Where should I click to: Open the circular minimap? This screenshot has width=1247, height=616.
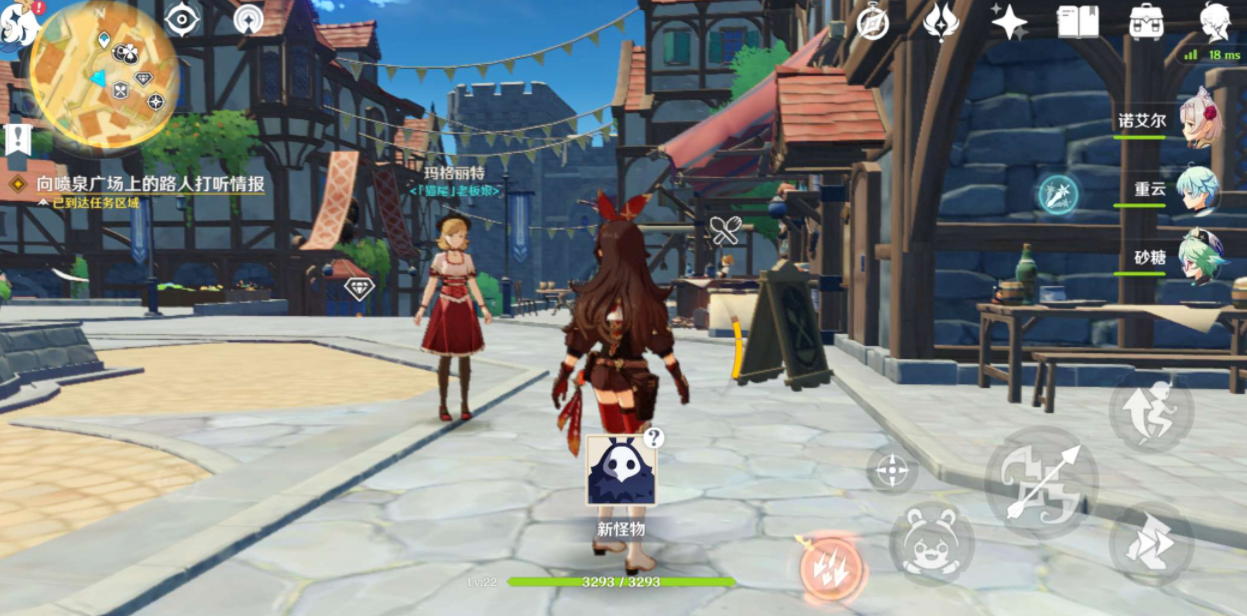coord(104,74)
